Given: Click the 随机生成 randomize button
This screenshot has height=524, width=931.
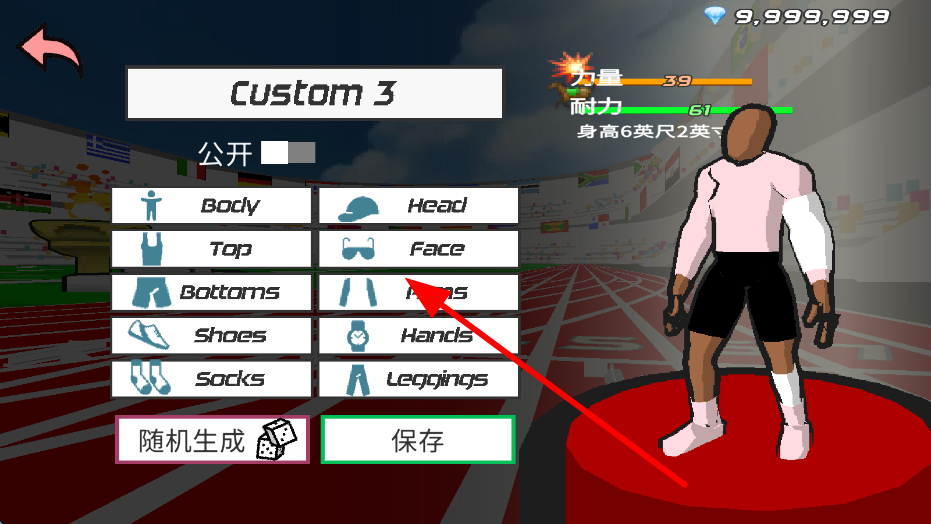Looking at the screenshot, I should point(212,440).
